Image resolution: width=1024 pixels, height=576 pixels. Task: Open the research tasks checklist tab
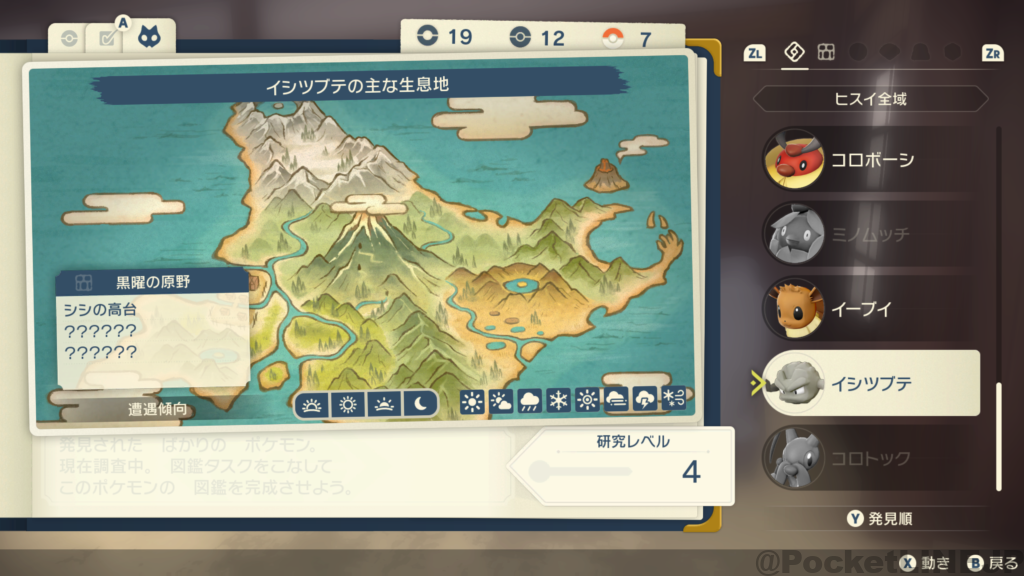pos(104,39)
